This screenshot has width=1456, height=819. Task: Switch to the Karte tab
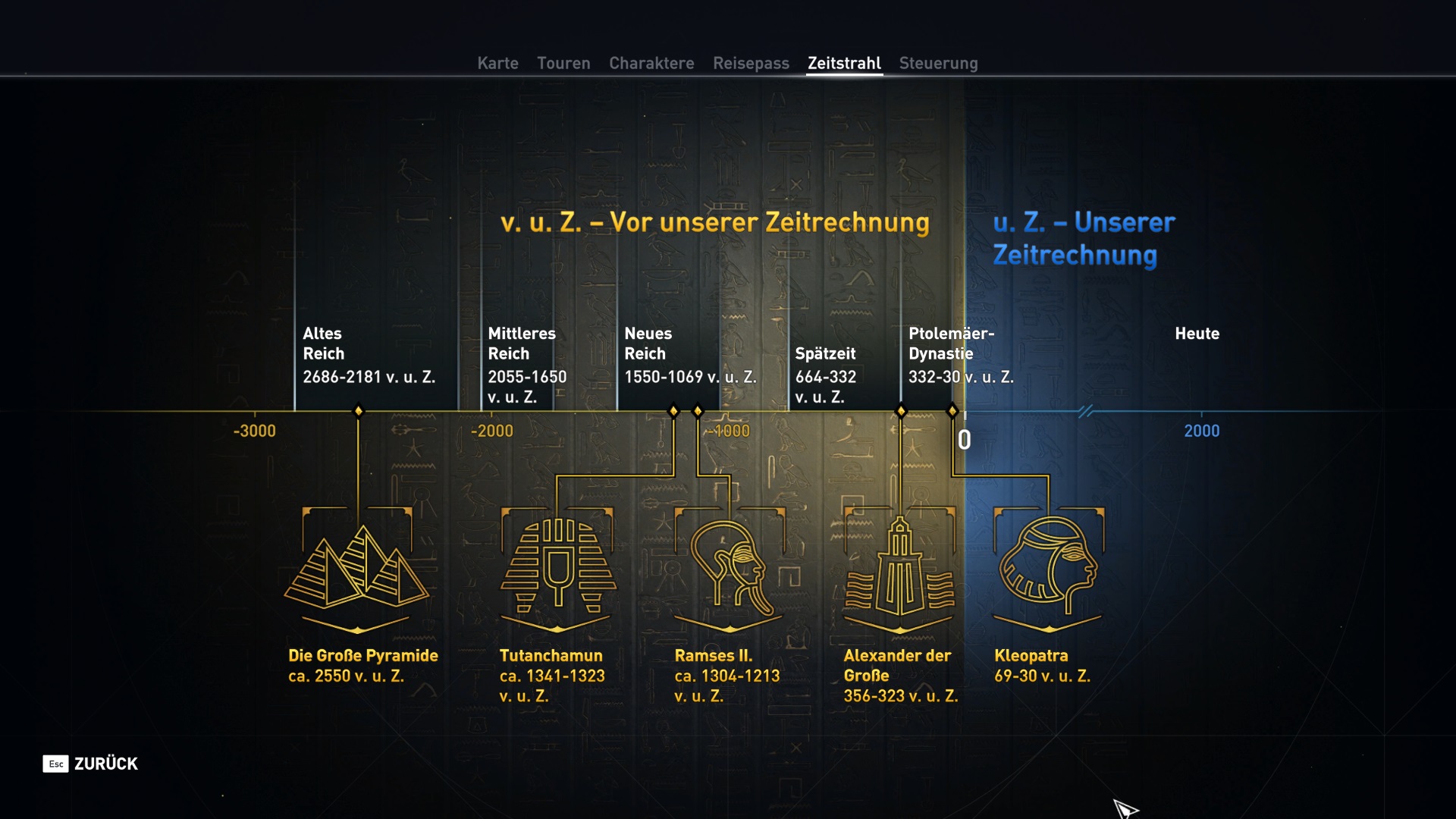click(497, 63)
